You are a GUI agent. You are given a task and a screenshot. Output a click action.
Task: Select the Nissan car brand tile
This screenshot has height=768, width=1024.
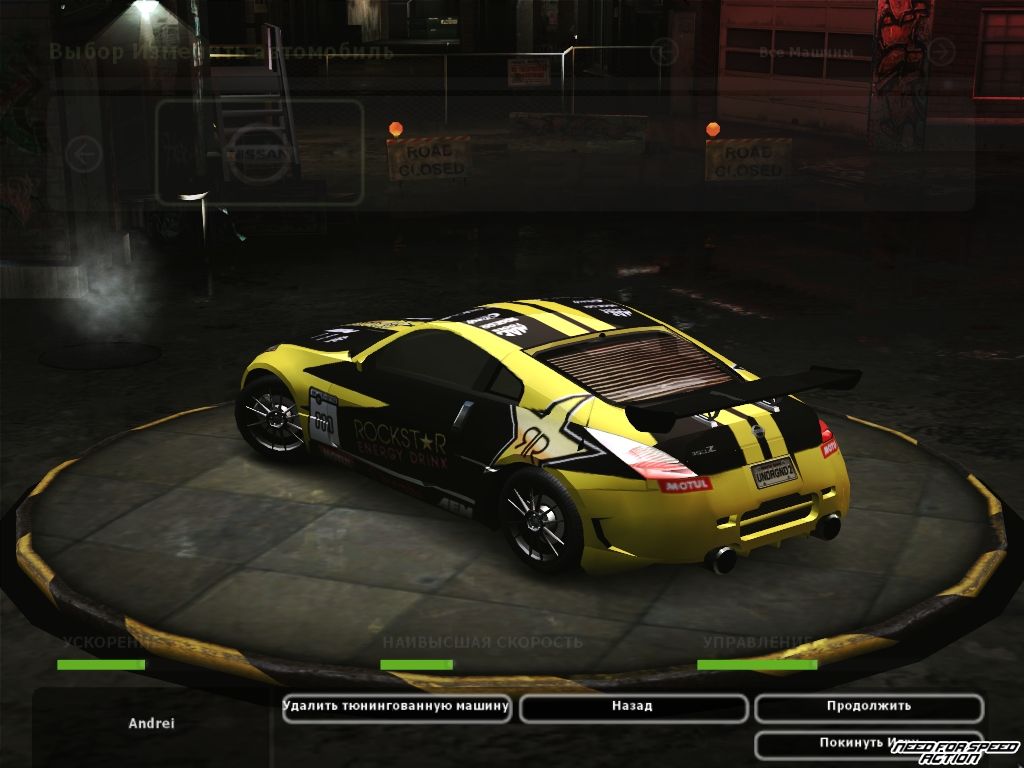[x=259, y=153]
